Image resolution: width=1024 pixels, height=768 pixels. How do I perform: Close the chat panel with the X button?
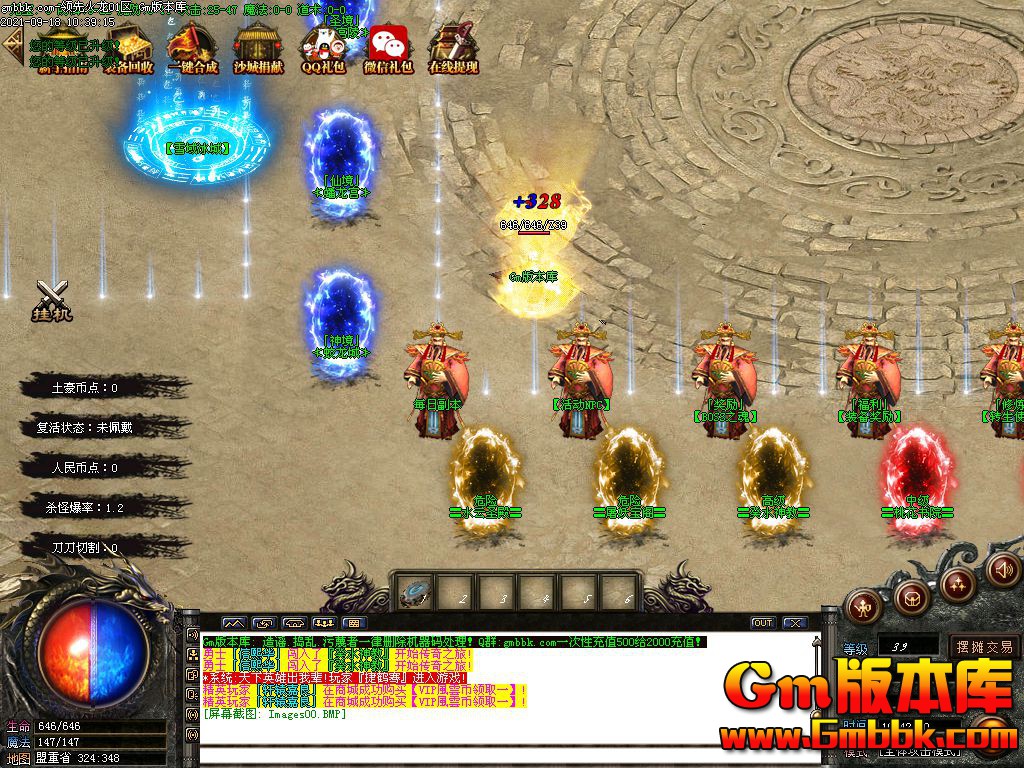click(x=795, y=623)
